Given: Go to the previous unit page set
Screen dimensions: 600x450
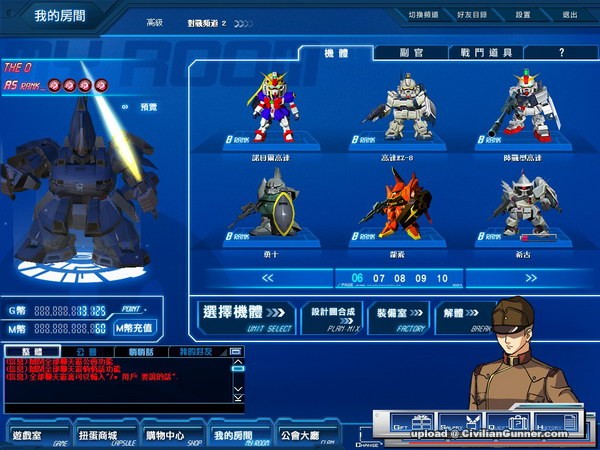Looking at the screenshot, I should (239, 278).
